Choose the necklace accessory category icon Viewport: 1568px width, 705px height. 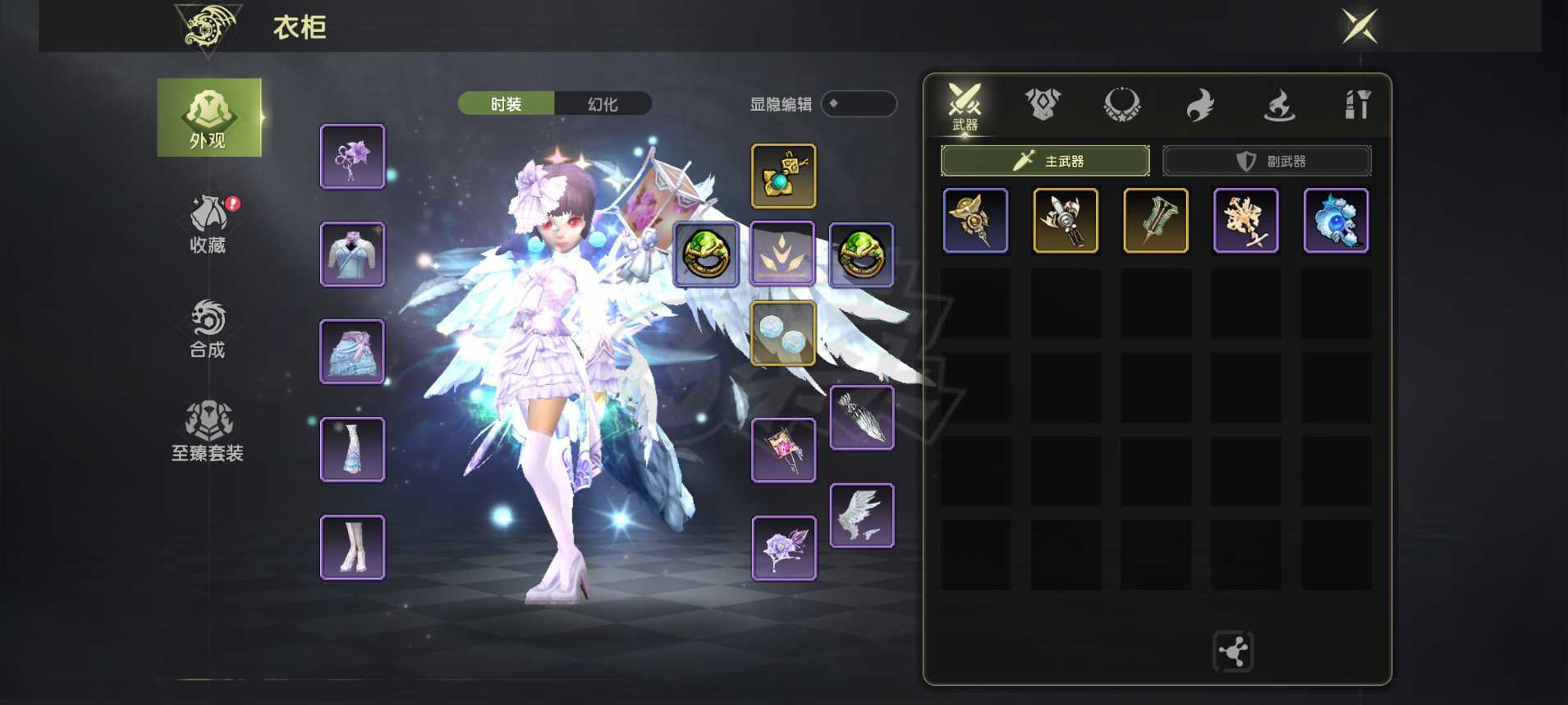click(x=1121, y=105)
